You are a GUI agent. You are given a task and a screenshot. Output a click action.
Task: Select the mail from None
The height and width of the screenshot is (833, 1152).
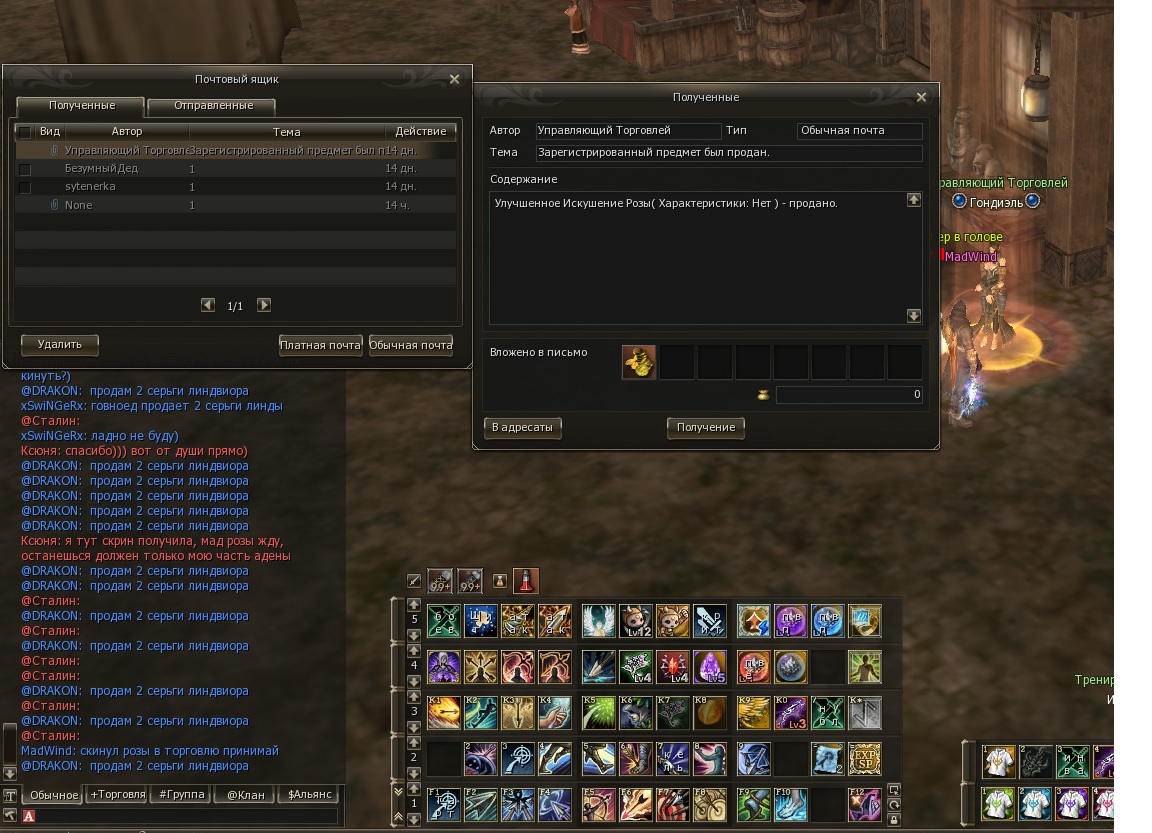pos(78,205)
